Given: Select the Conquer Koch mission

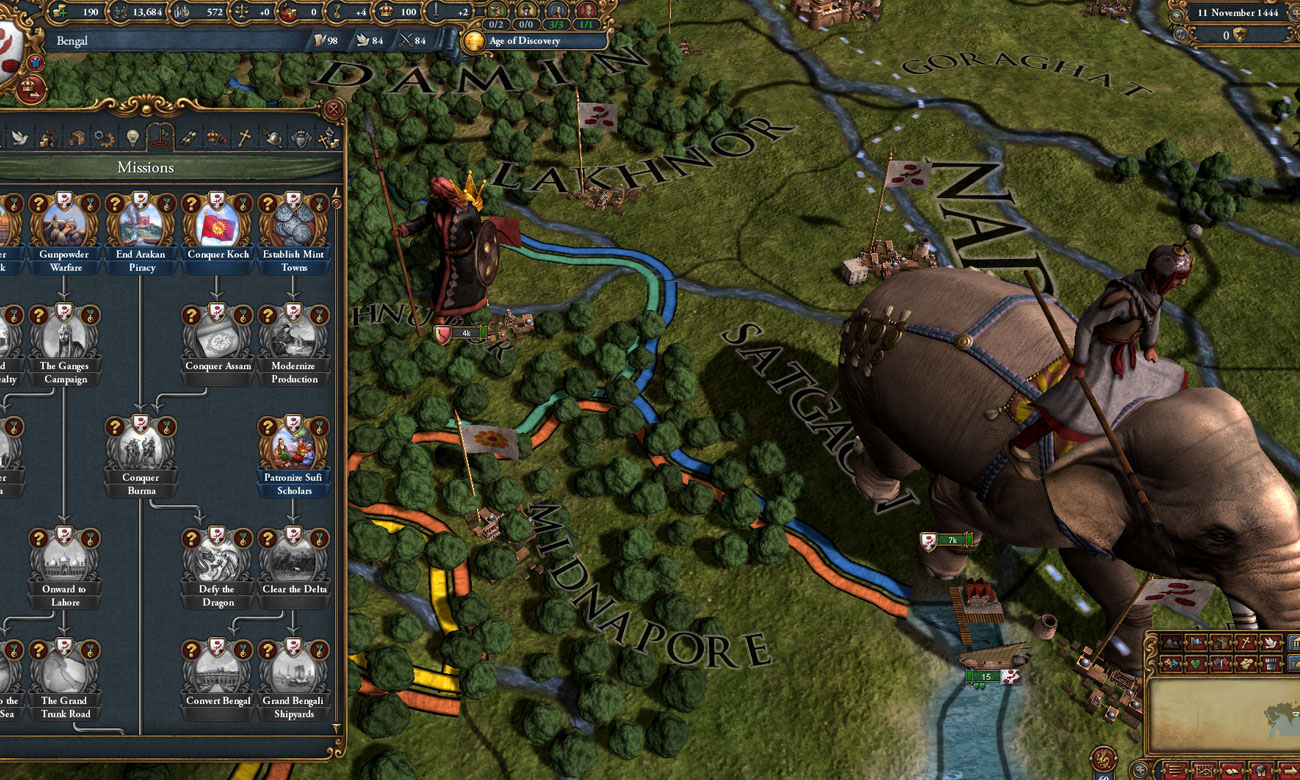Looking at the screenshot, I should (x=217, y=223).
